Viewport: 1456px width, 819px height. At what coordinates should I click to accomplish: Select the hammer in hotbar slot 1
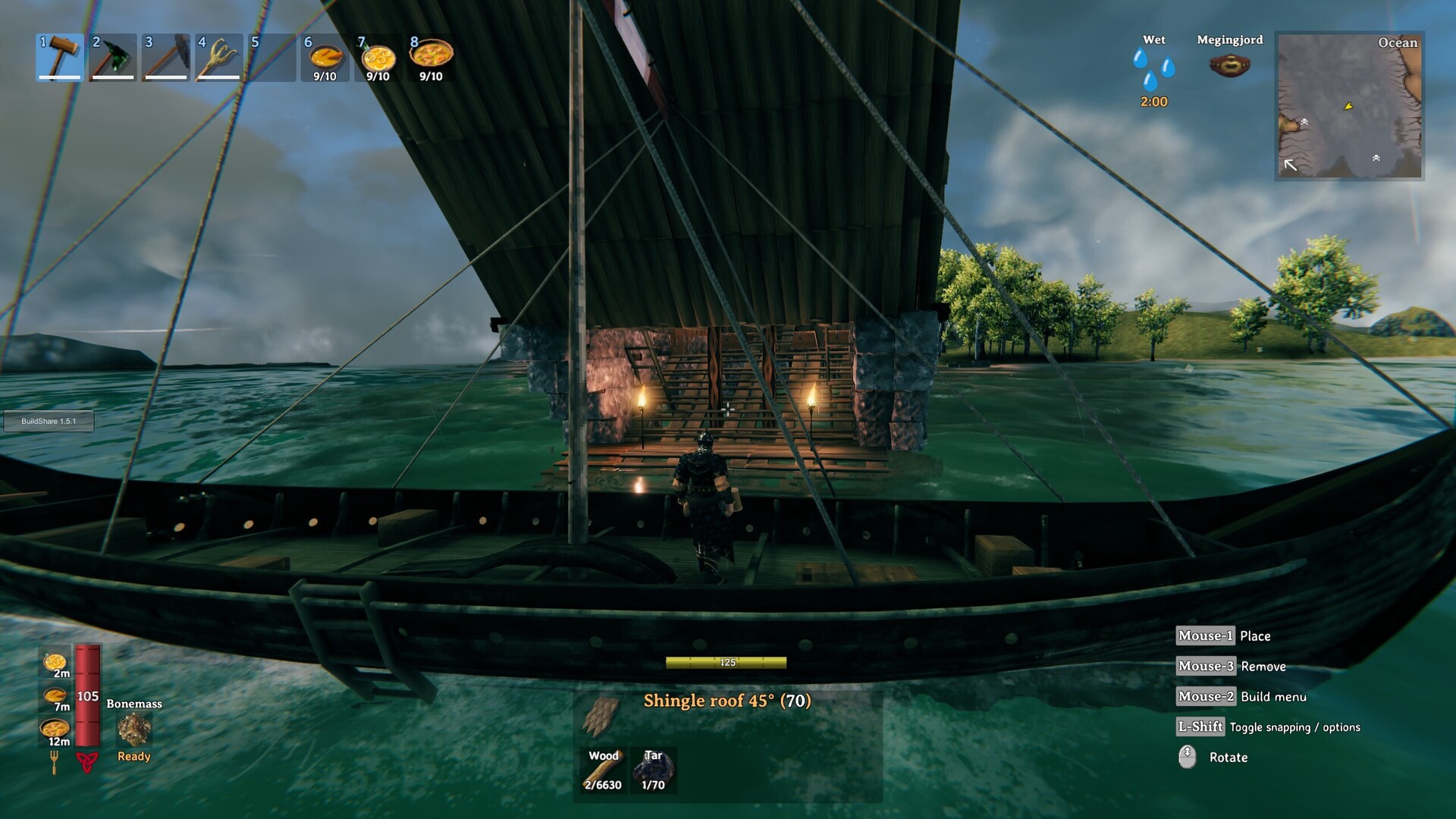pos(59,57)
